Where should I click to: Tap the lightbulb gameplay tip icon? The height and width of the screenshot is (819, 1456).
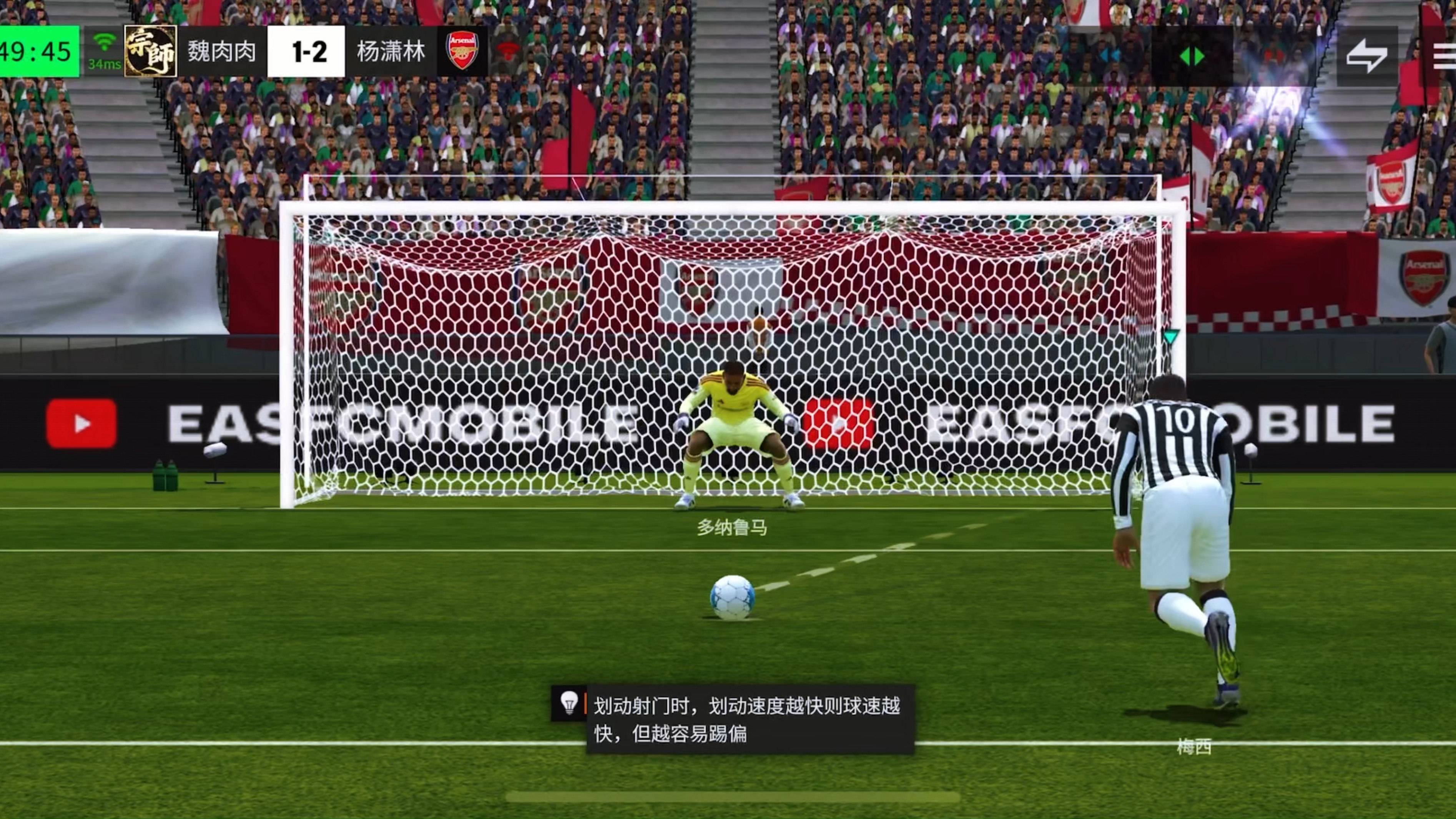click(x=568, y=703)
